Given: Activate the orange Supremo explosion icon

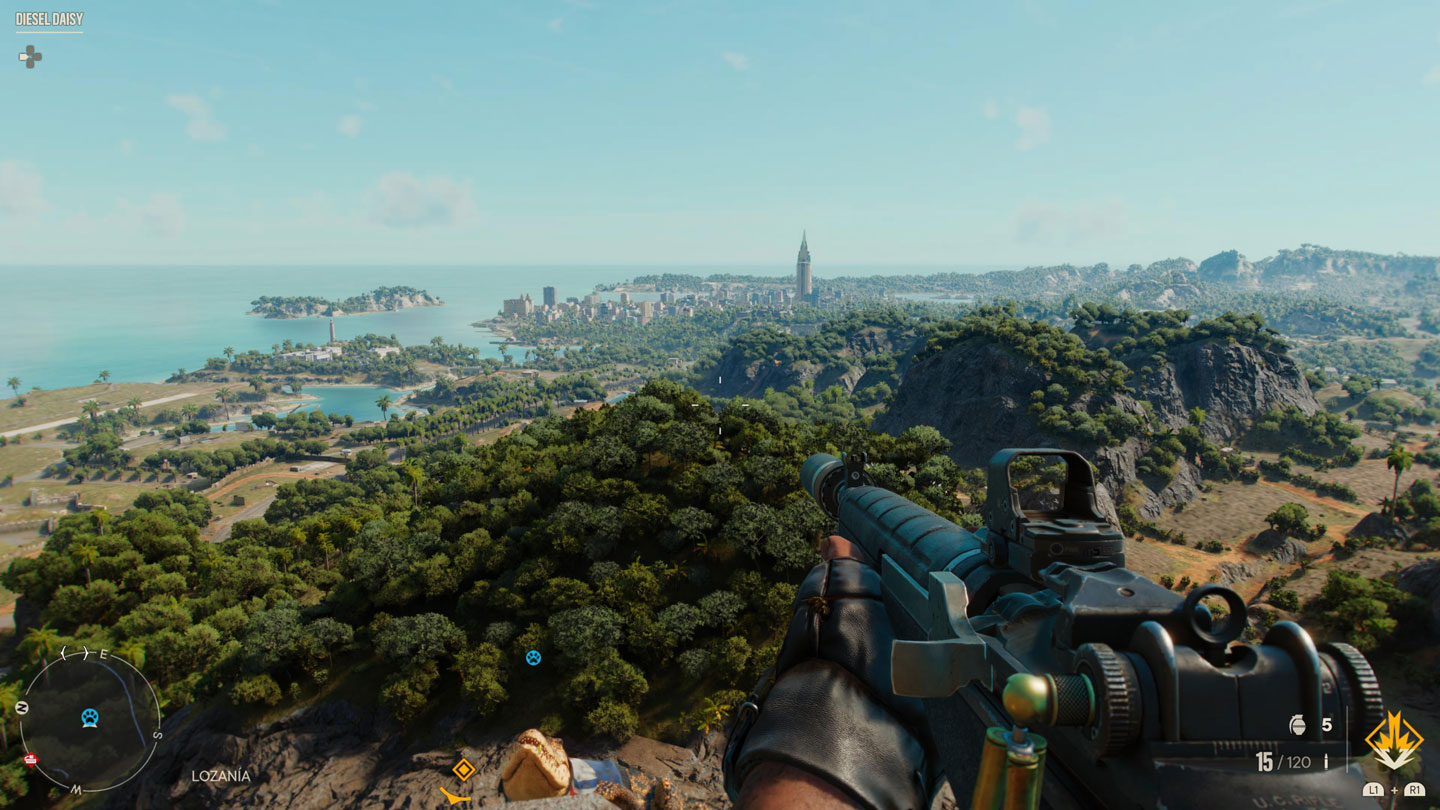Looking at the screenshot, I should pos(1393,741).
